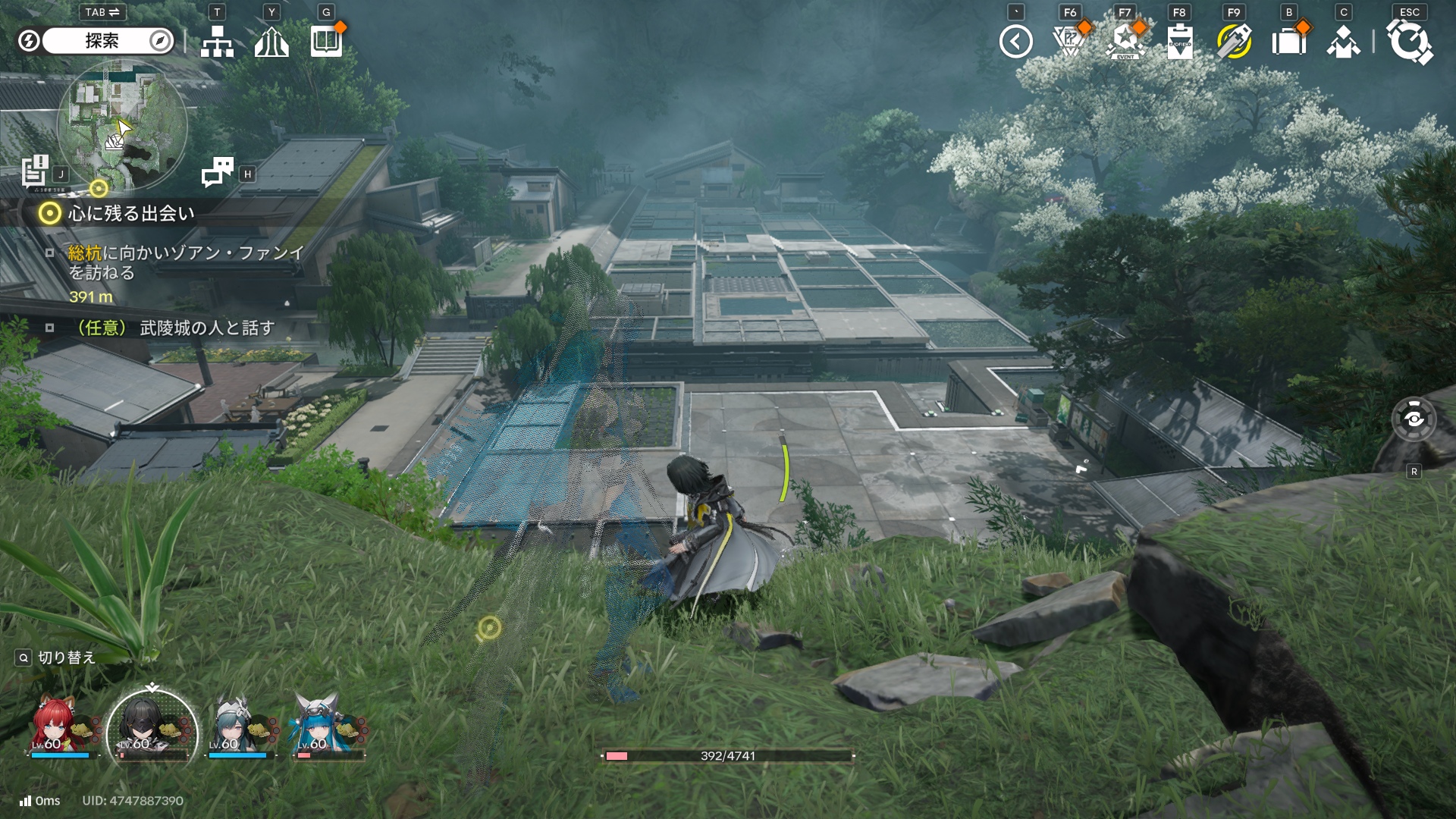
Task: Open the EVENT star icon
Action: [x=1125, y=42]
